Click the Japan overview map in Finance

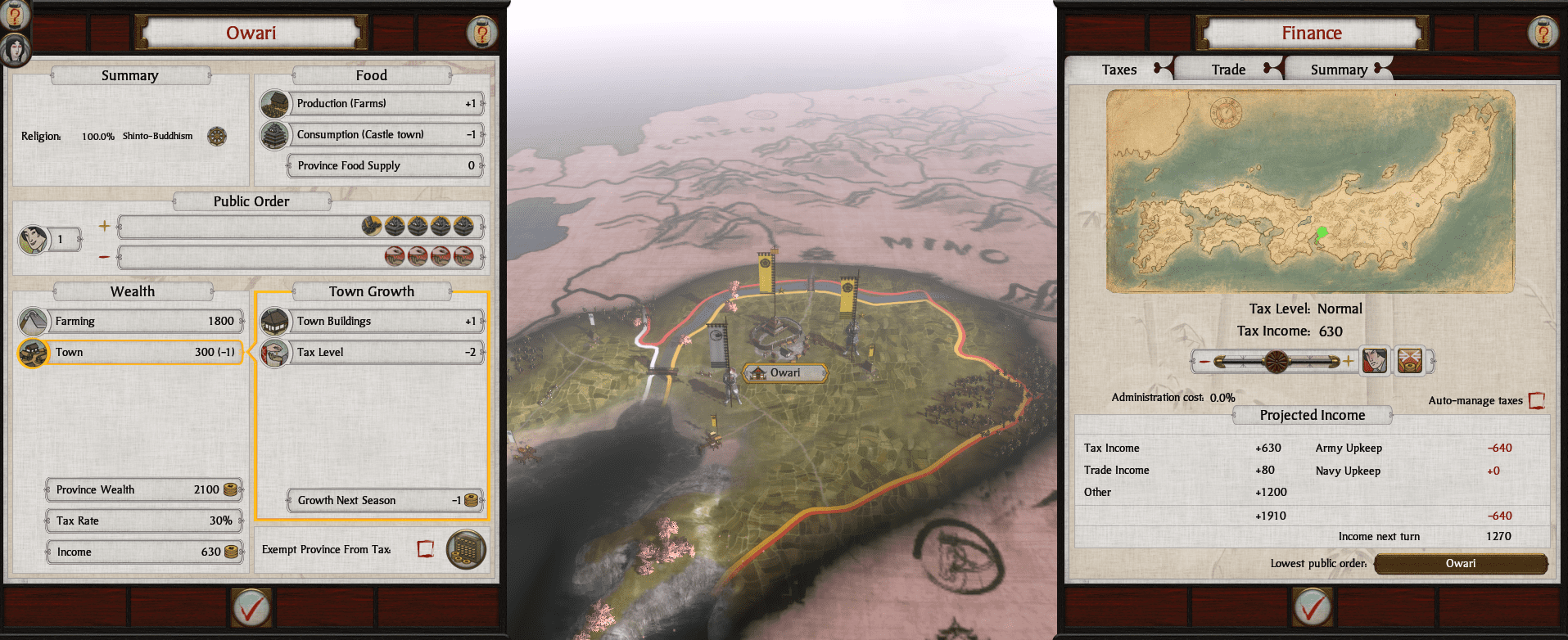(x=1310, y=191)
